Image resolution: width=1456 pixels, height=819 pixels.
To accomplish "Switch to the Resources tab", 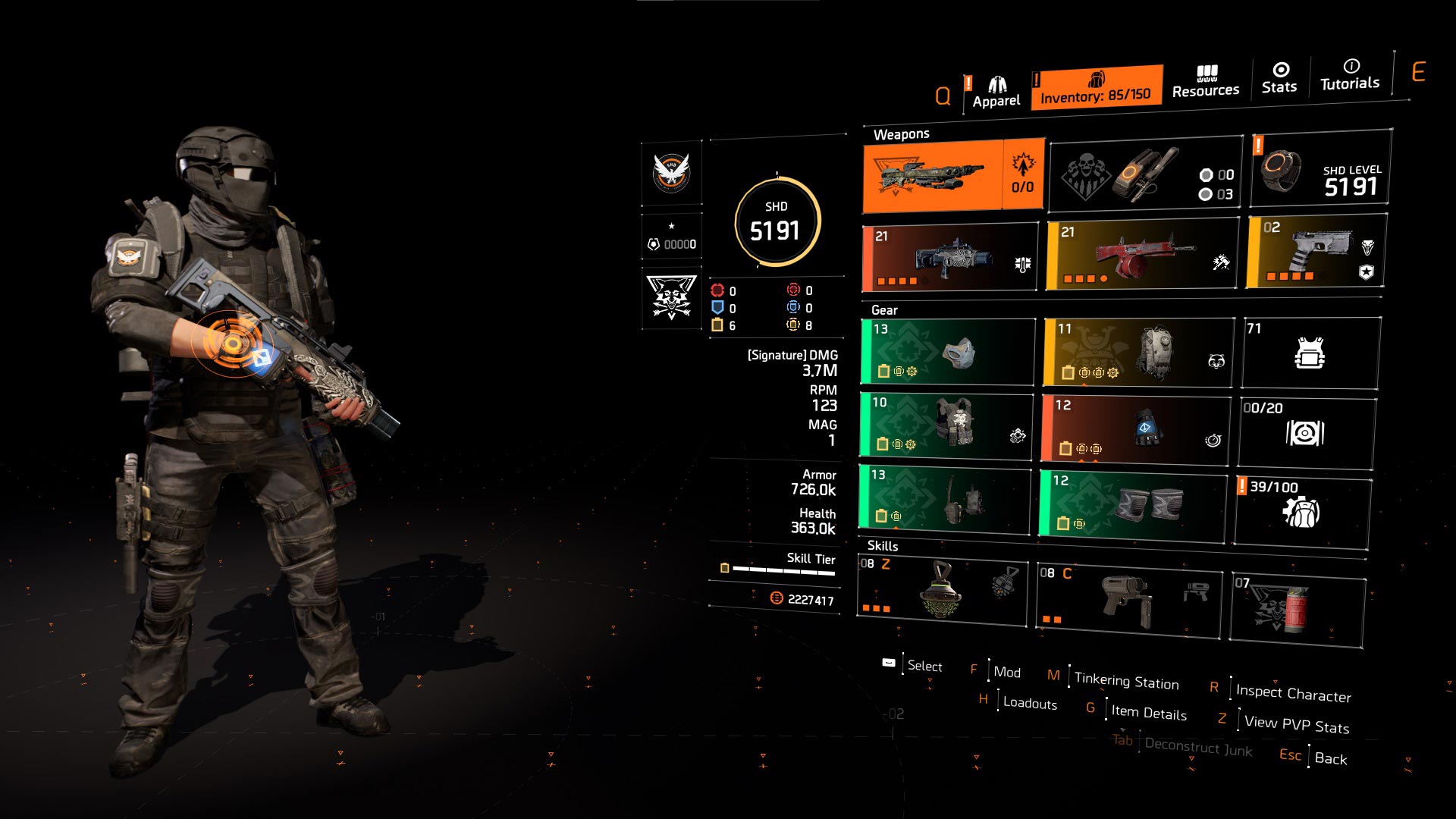I will tap(1206, 82).
